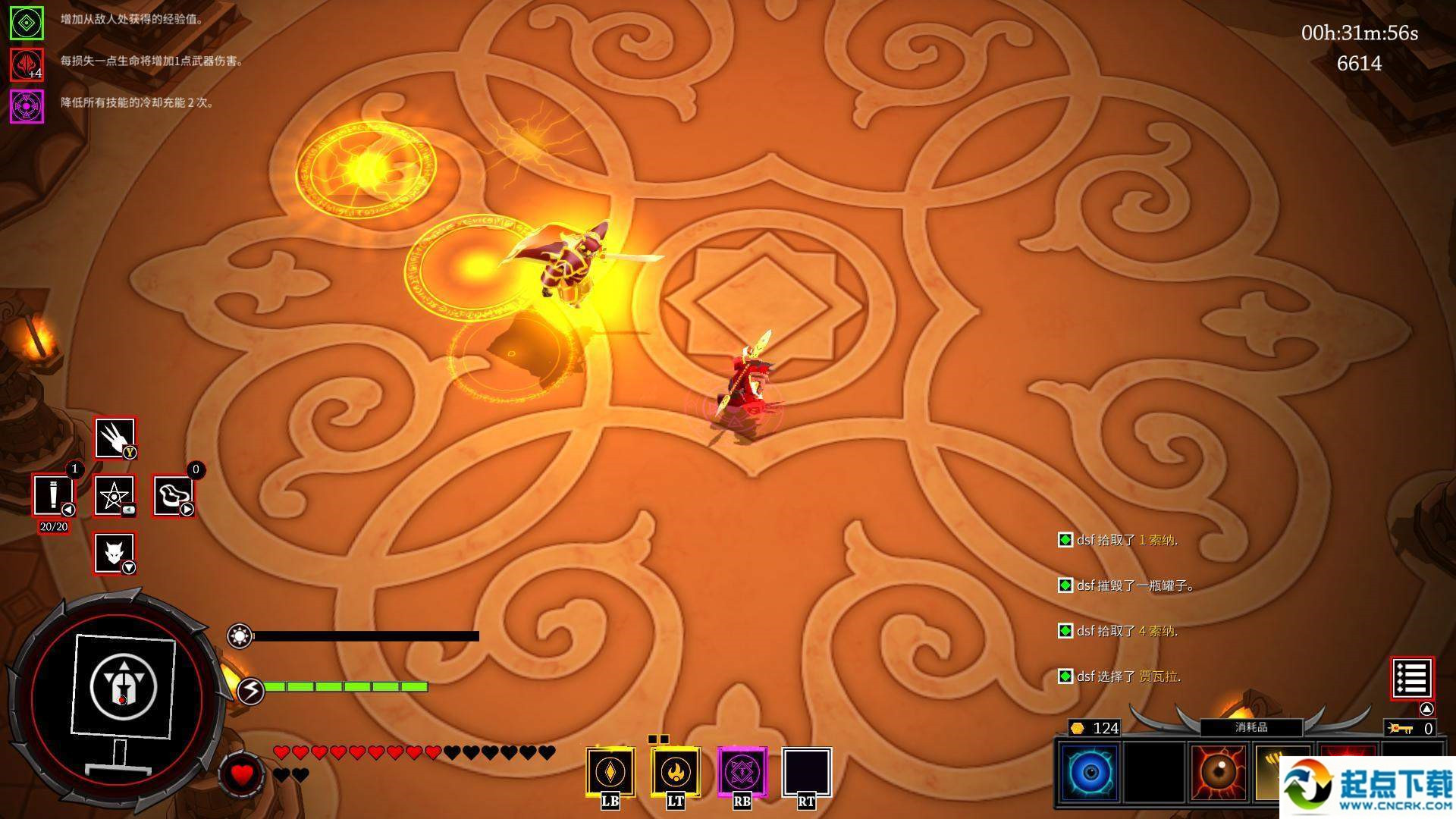1456x819 pixels.
Task: Open the circular minimap
Action: coord(121,689)
